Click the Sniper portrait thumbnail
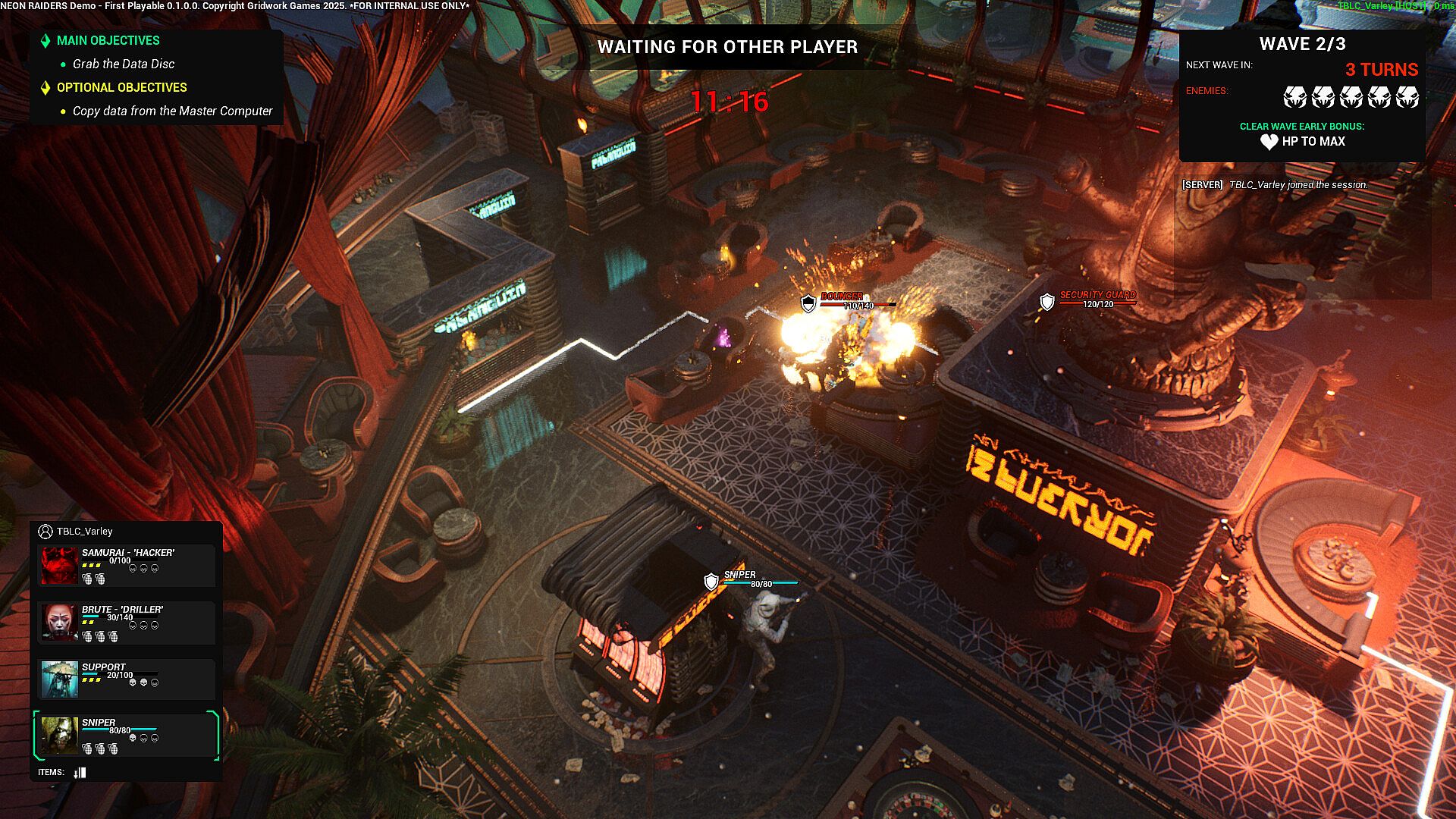Image resolution: width=1456 pixels, height=819 pixels. (x=59, y=736)
